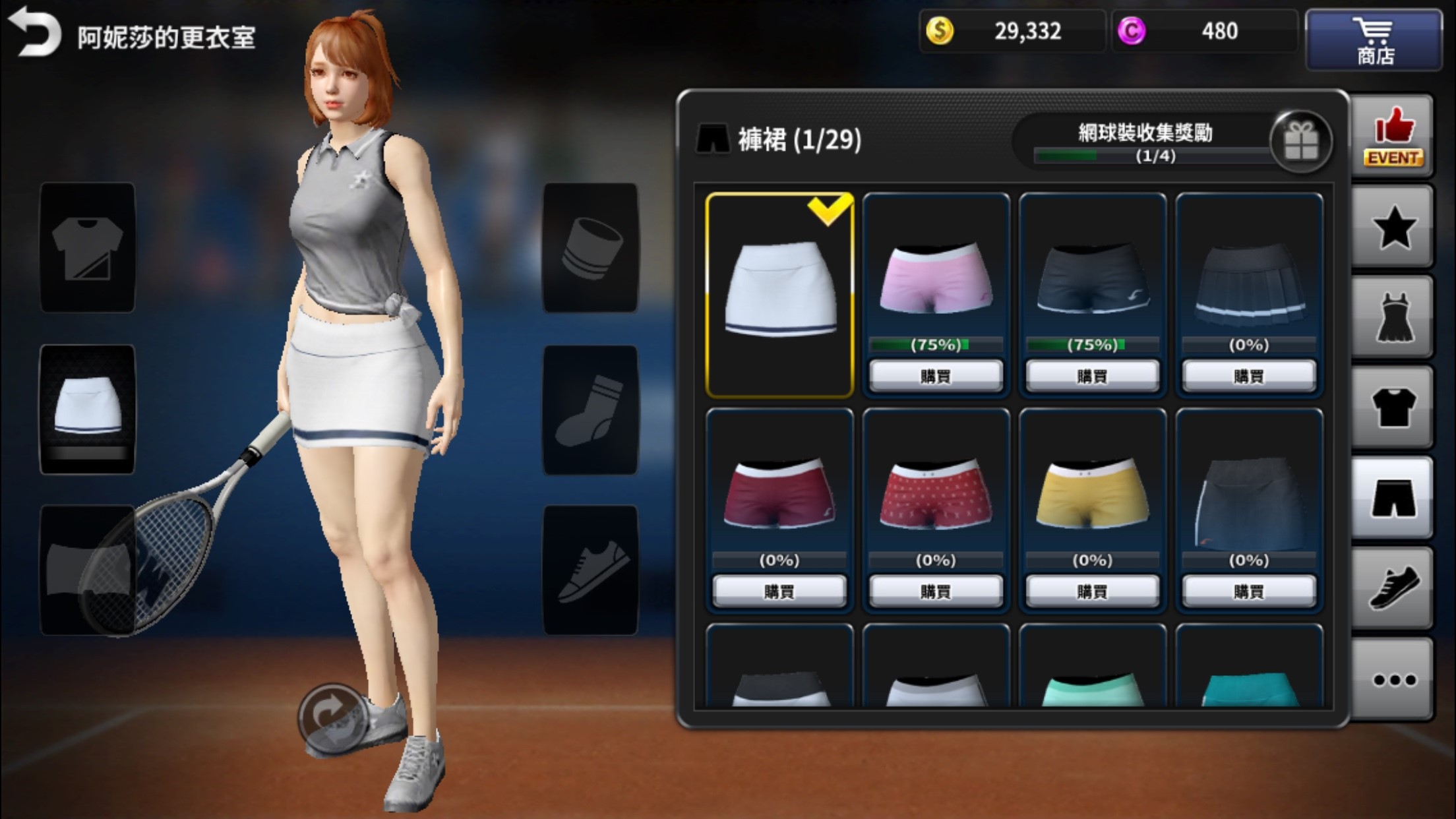
Task: Select the t-shirt tops category tab
Action: (x=1393, y=409)
